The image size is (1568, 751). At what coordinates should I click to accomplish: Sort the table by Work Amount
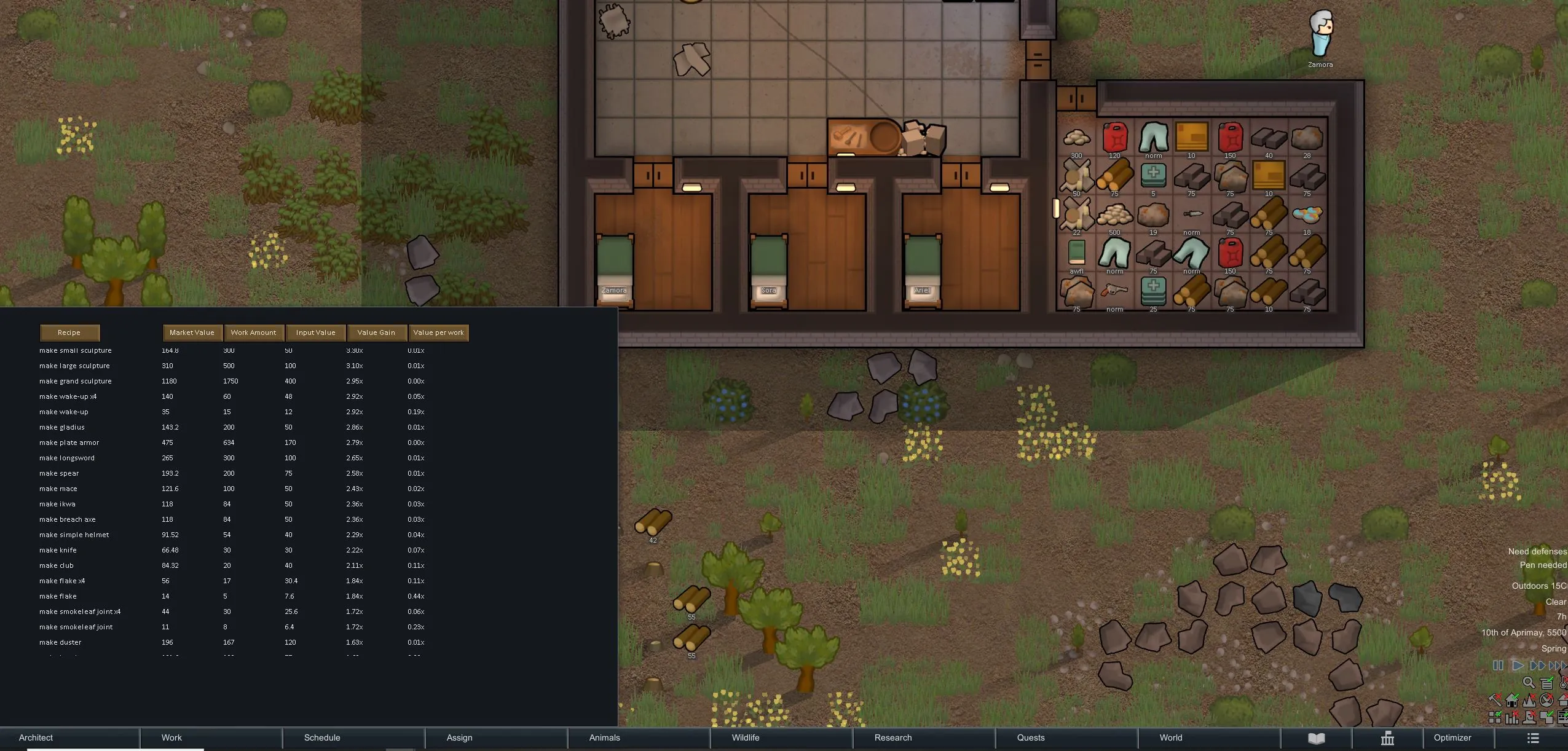(253, 332)
